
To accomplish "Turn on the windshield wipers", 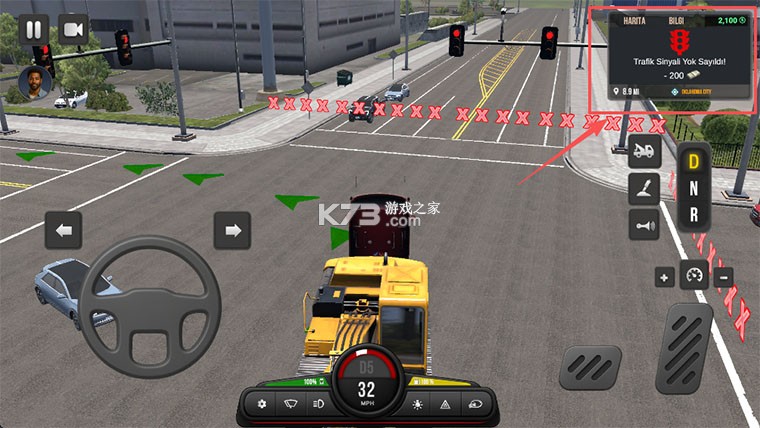I will coord(290,404).
